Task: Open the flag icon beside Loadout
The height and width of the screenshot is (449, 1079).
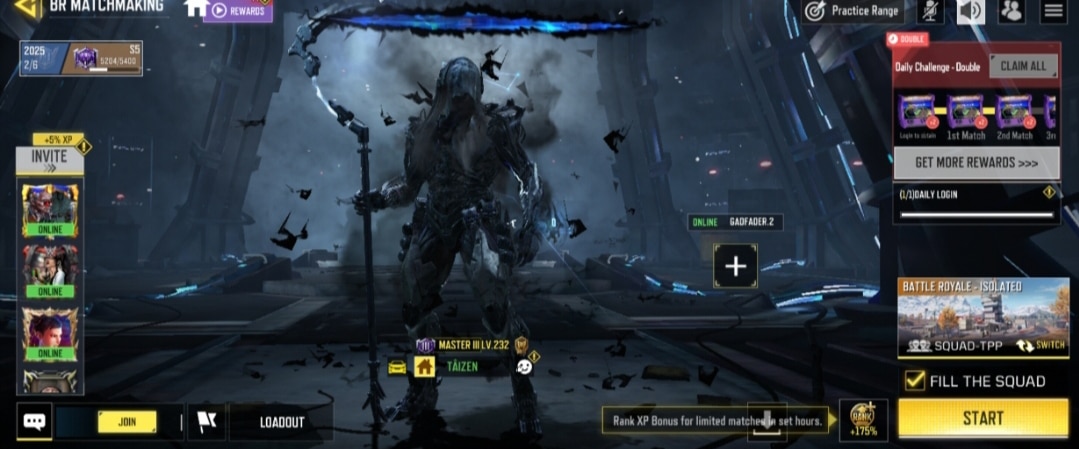Action: pyautogui.click(x=207, y=422)
